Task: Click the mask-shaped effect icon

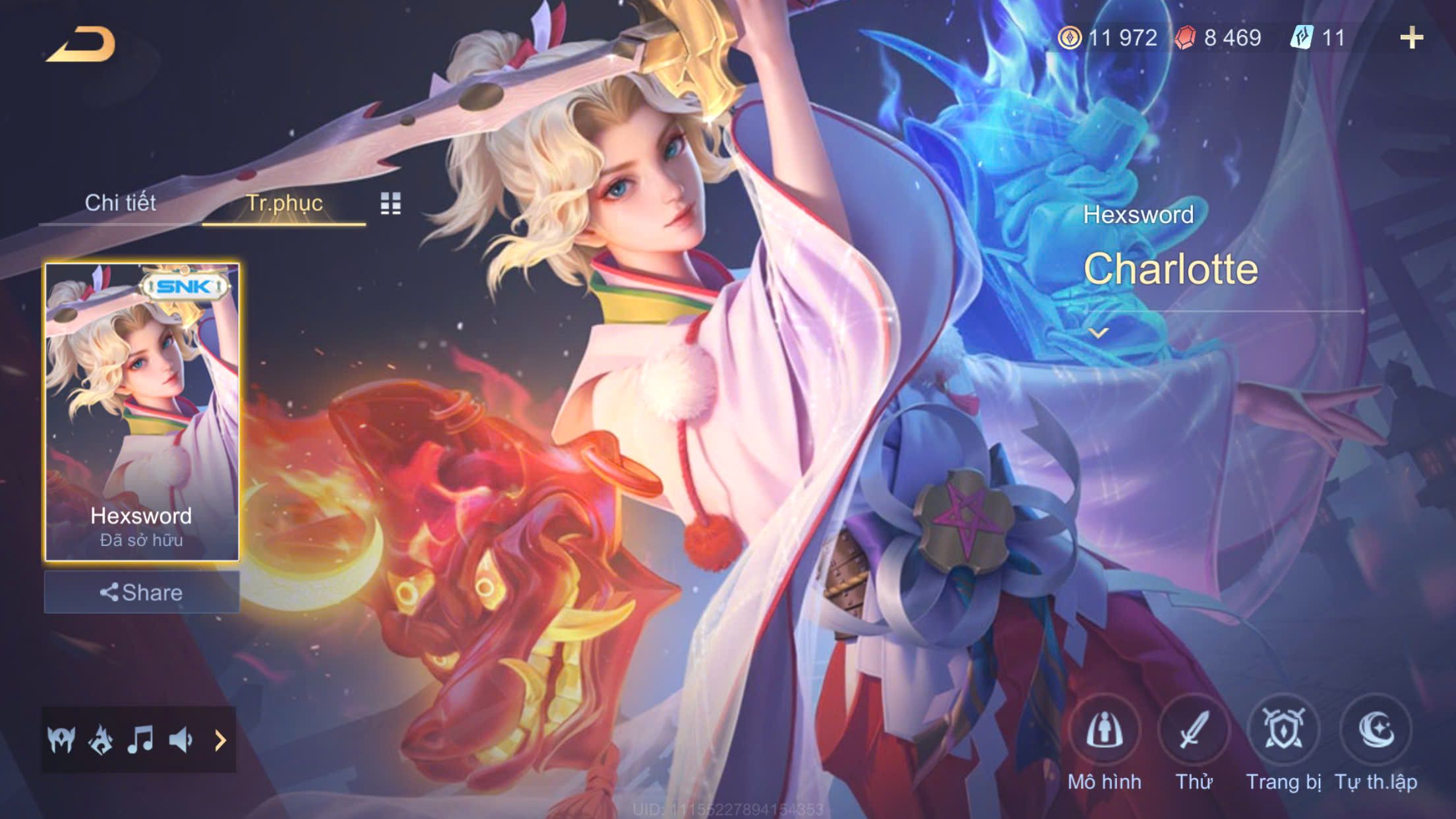Action: tap(61, 740)
